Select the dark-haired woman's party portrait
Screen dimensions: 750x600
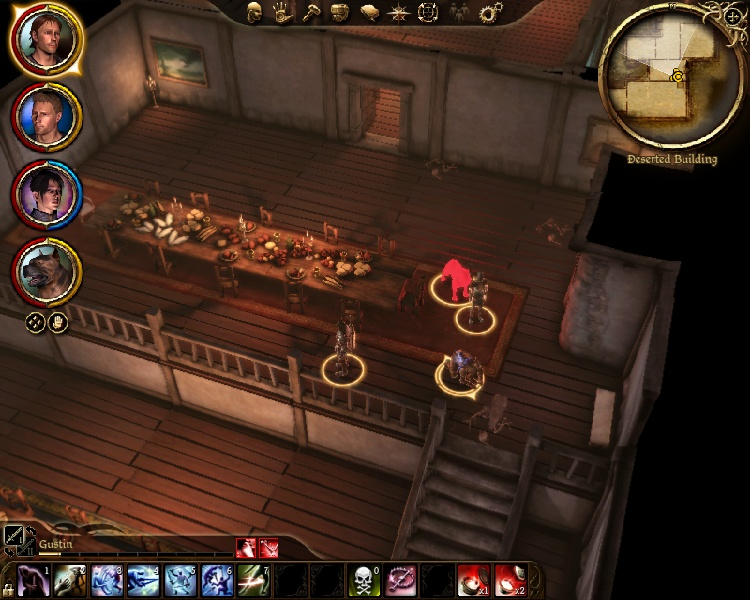point(46,195)
